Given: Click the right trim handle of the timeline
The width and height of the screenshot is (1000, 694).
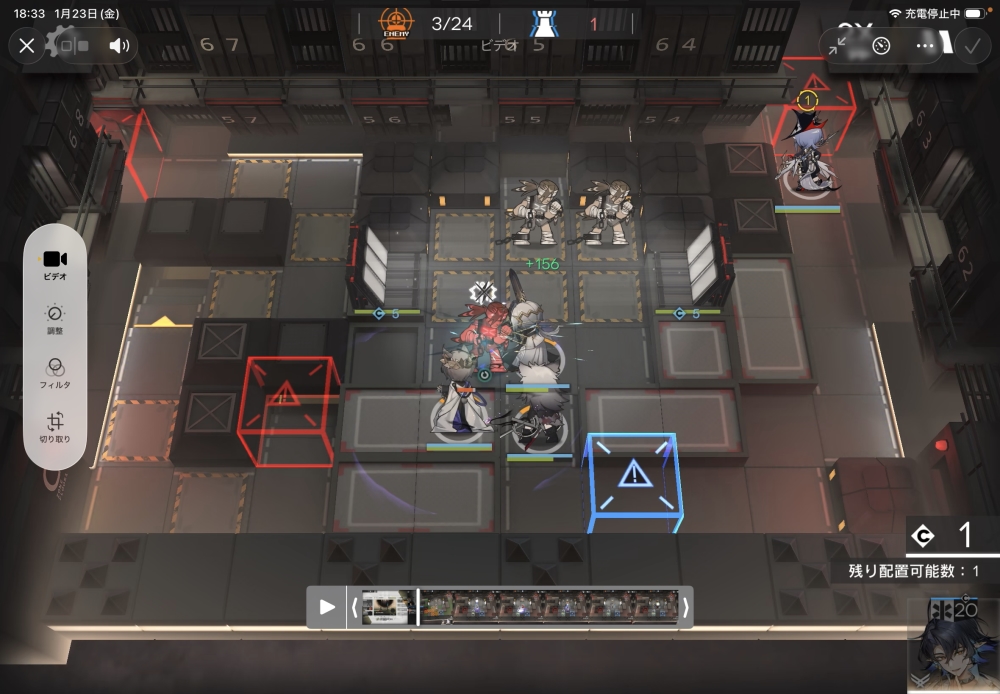Looking at the screenshot, I should click(x=685, y=607).
